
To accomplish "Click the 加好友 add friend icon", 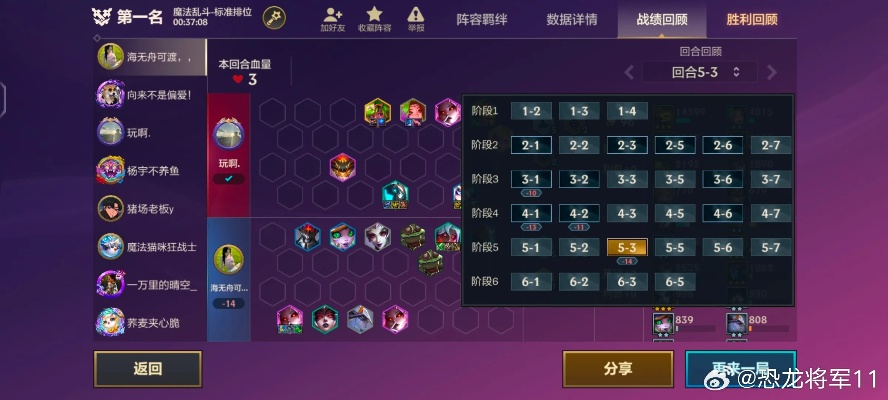I will click(x=332, y=18).
